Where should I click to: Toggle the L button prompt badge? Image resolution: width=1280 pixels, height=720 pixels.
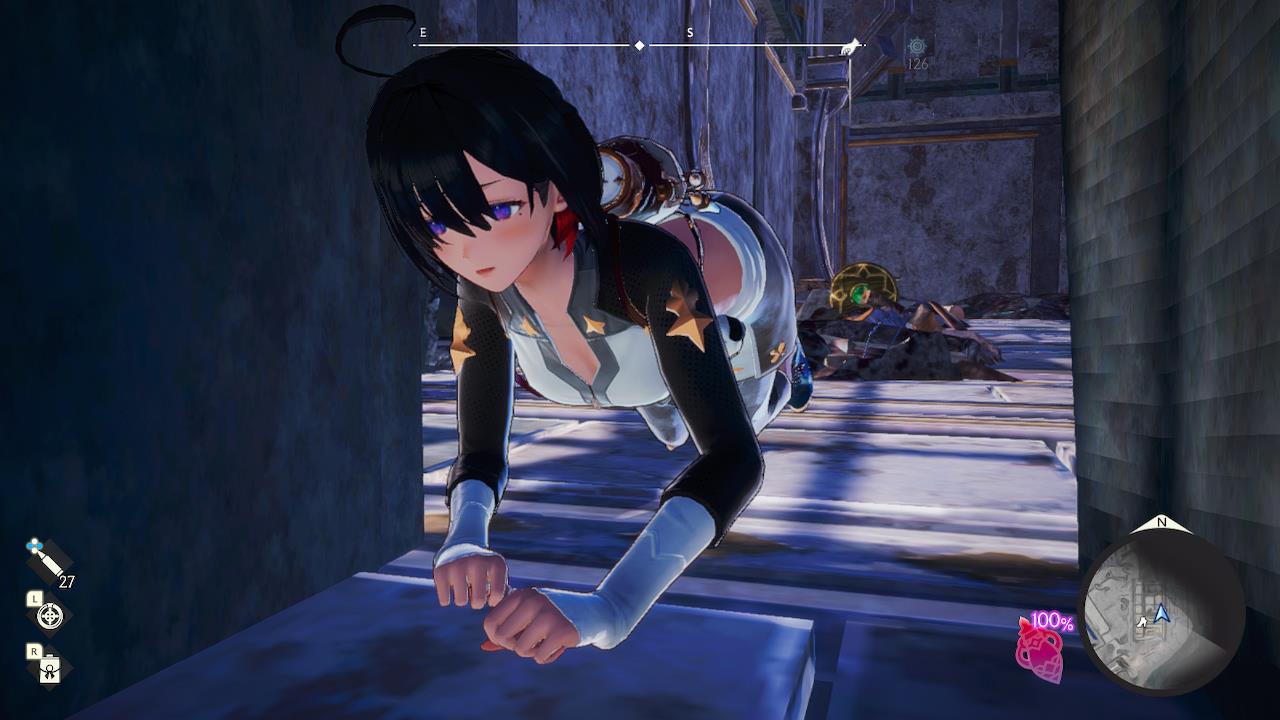tap(35, 599)
